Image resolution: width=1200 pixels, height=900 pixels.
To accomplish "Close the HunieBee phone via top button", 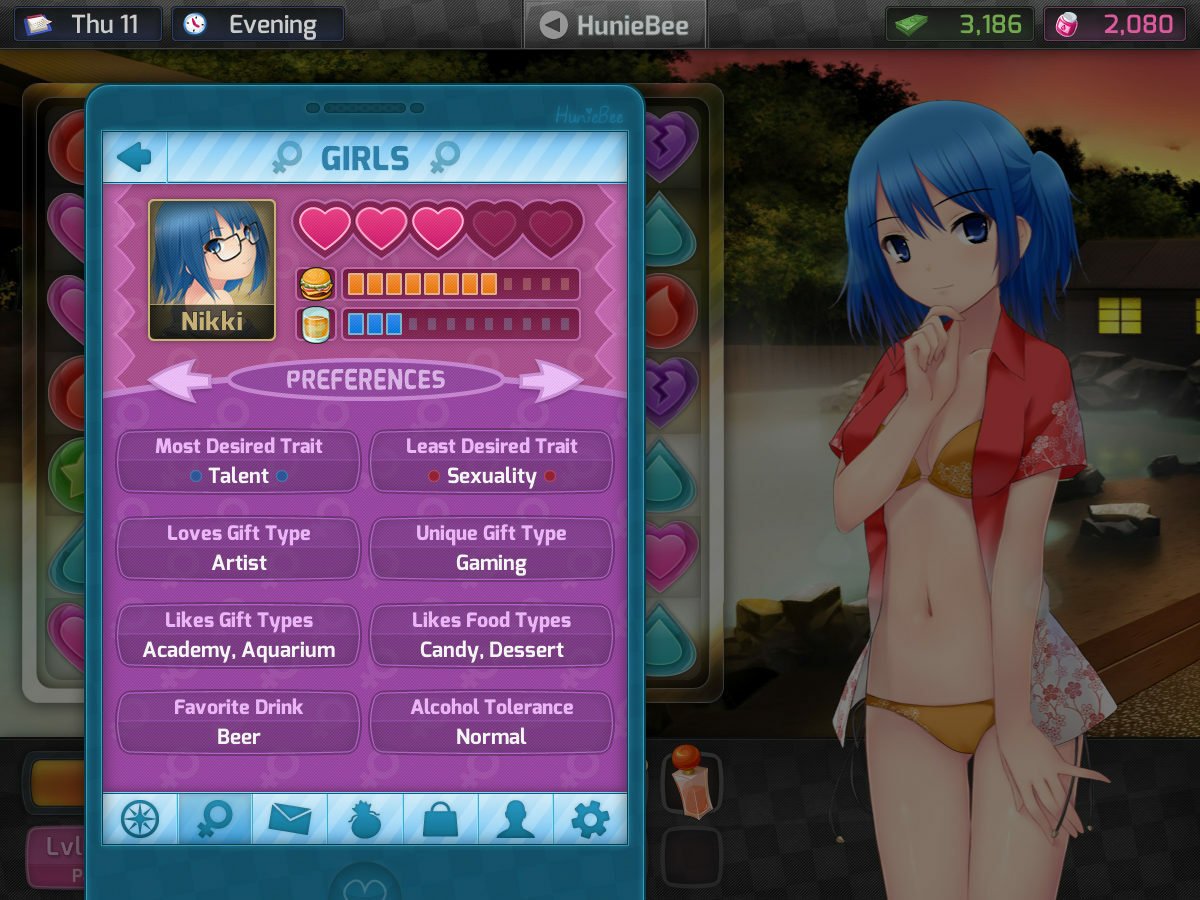I will click(614, 24).
